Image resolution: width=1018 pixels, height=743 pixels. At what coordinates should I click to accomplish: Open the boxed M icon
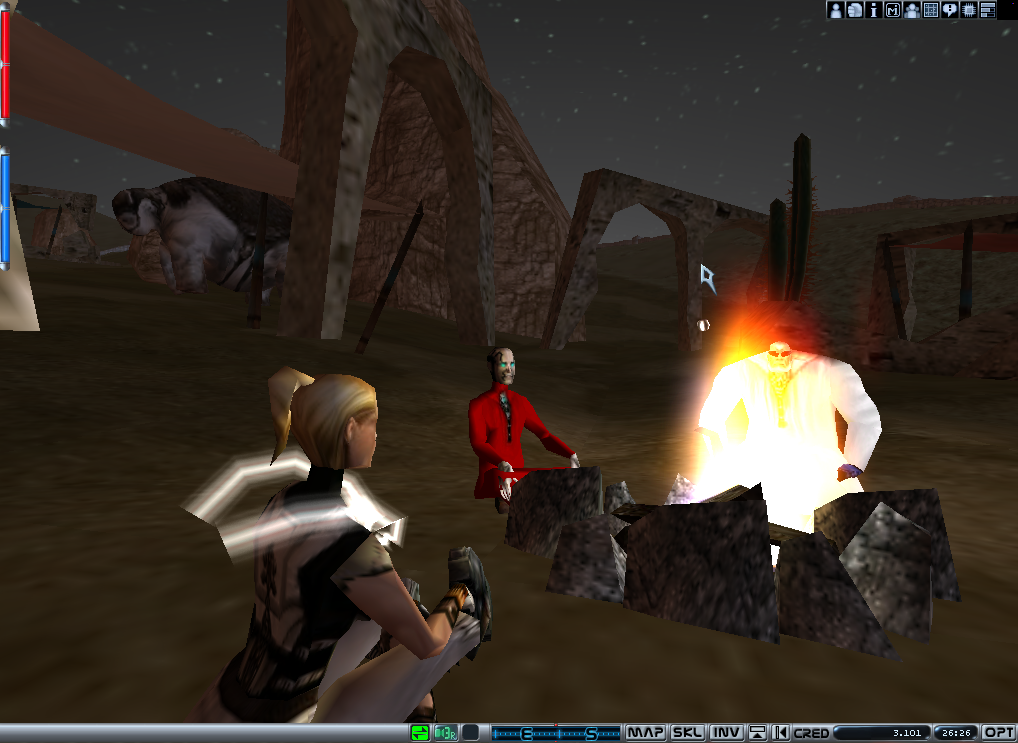click(x=892, y=10)
